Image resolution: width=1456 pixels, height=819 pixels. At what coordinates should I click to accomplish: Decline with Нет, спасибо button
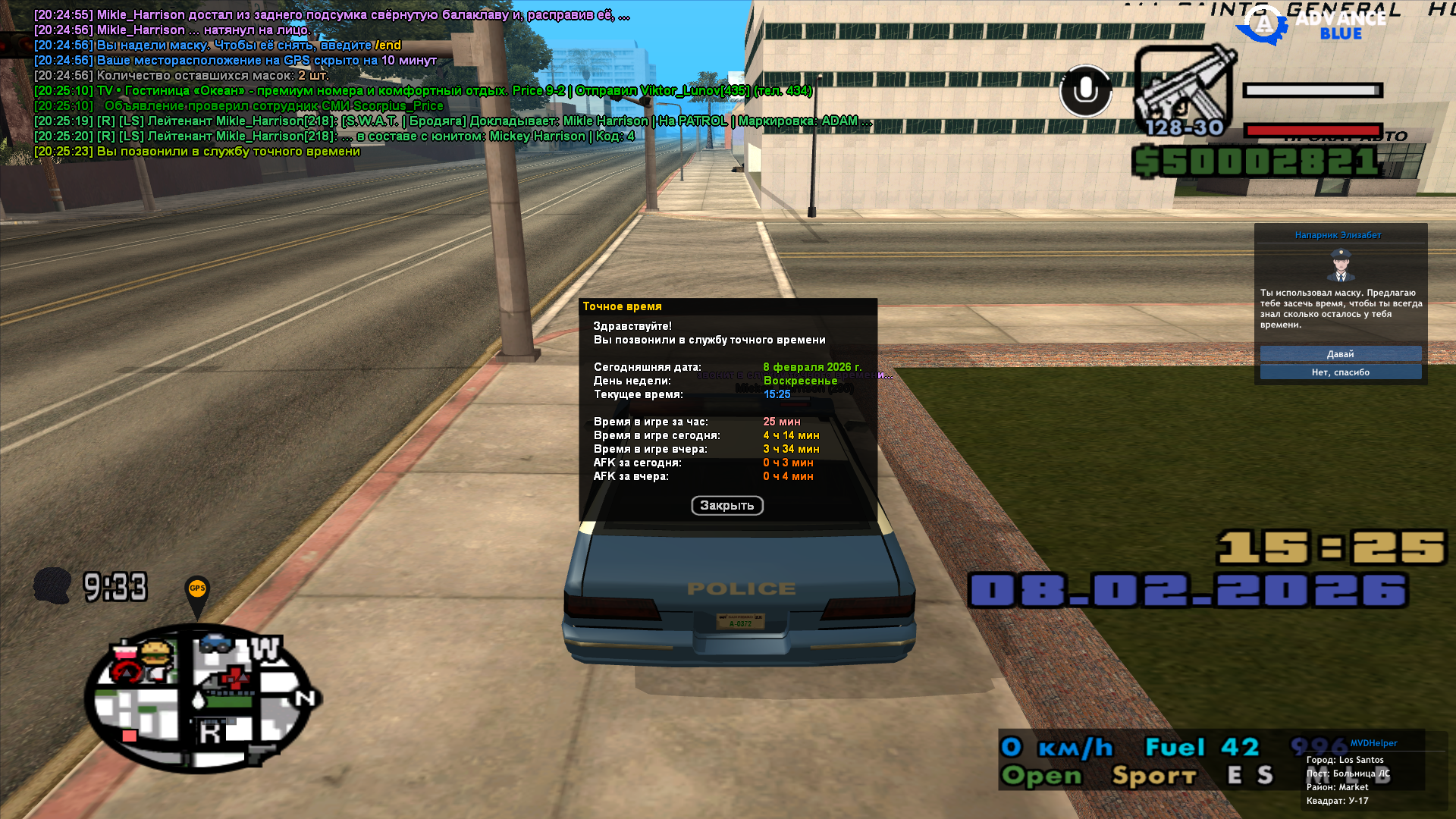1340,372
